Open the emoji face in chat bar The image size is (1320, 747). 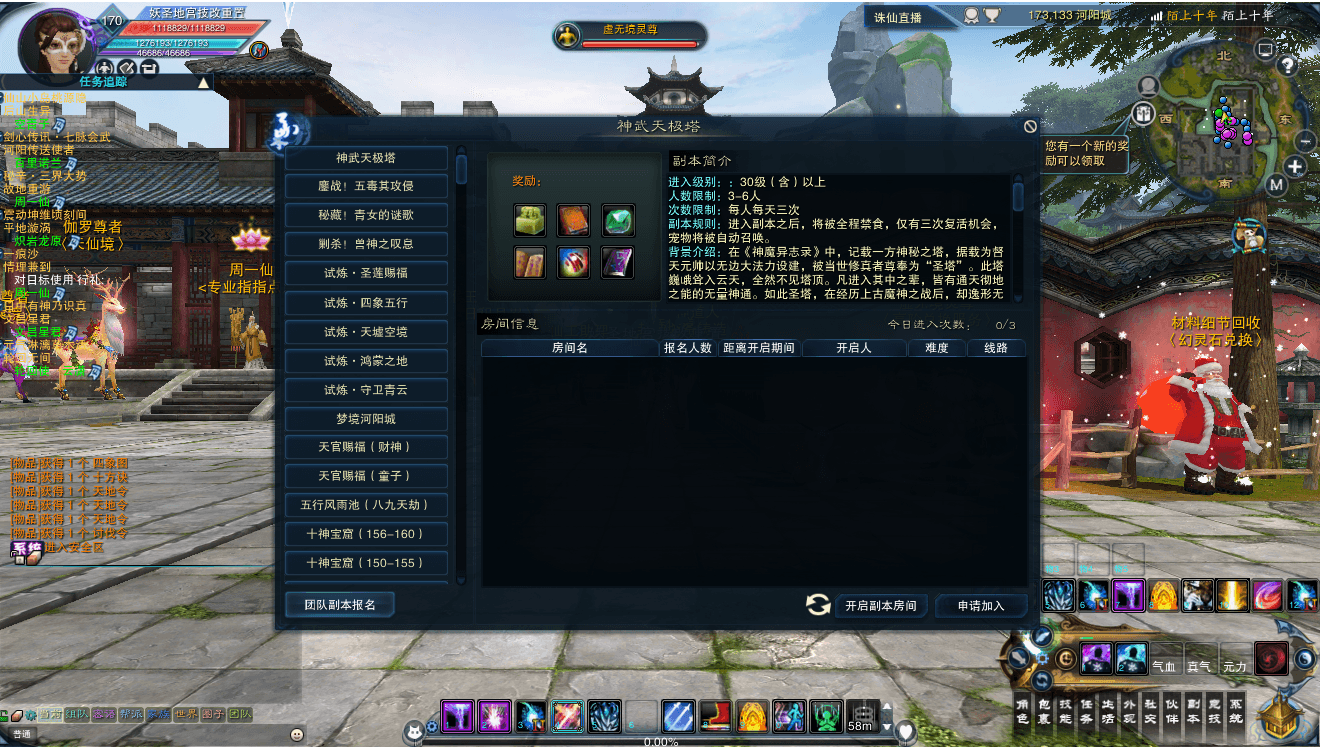coord(297,734)
